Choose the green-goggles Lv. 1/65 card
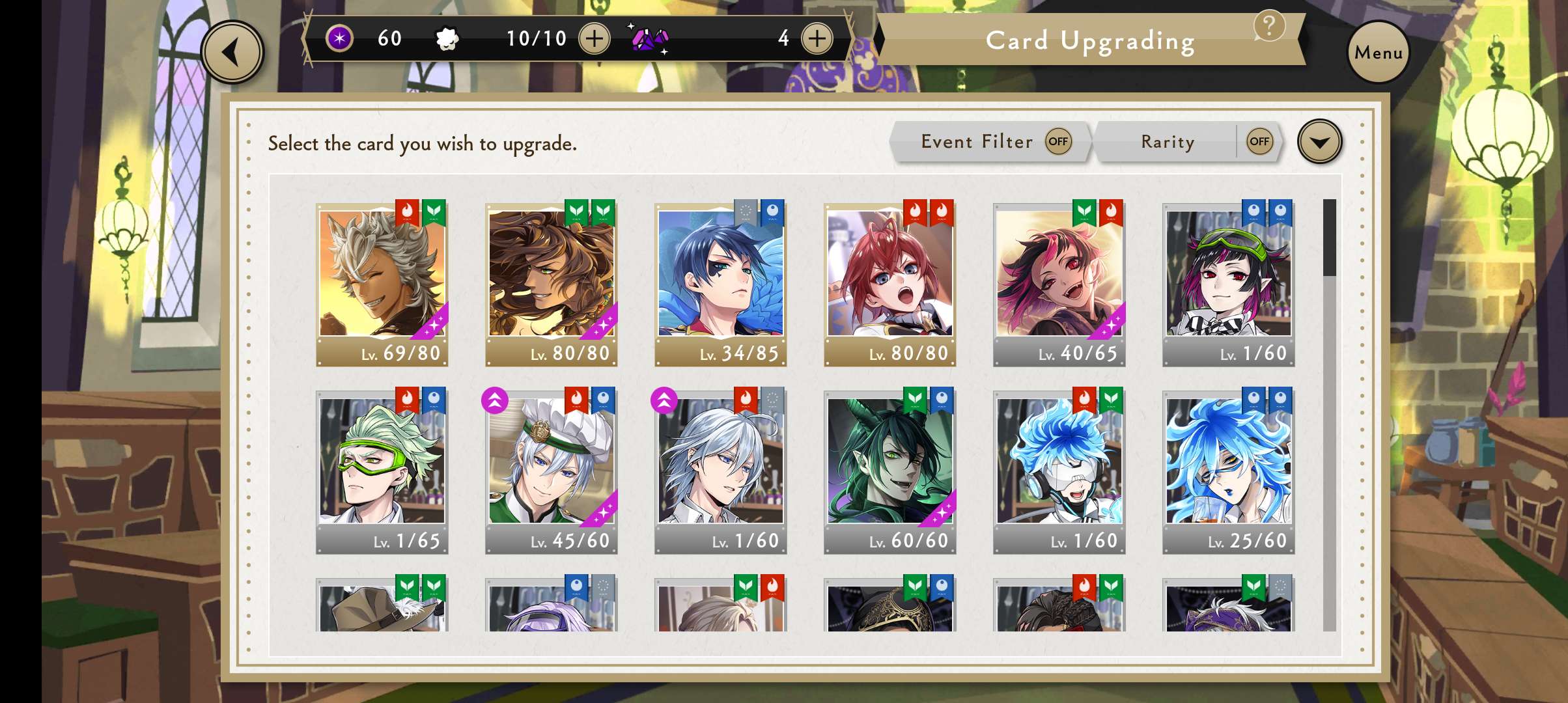 382,471
